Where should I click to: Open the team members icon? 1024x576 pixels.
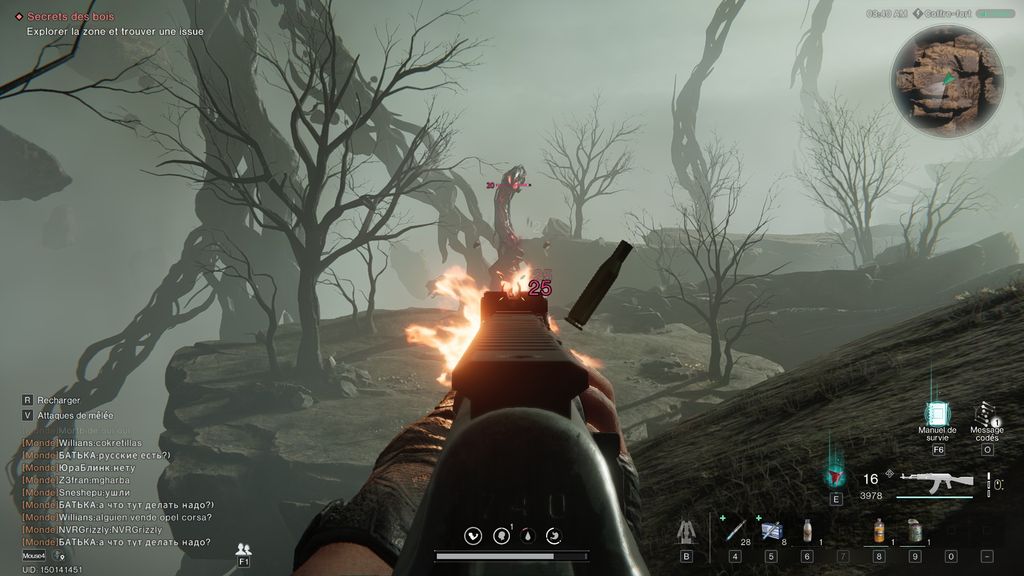click(x=243, y=549)
